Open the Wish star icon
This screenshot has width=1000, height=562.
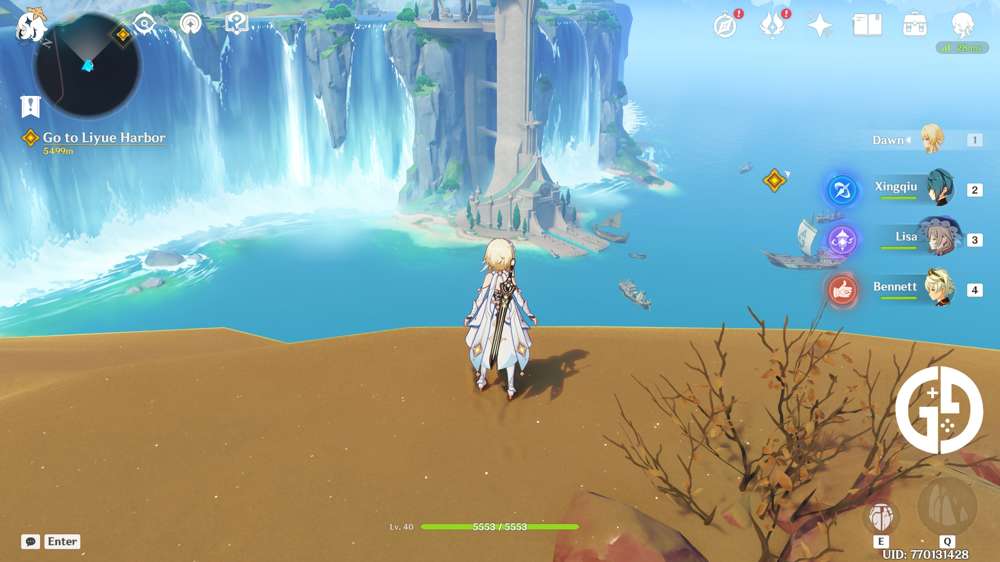point(820,26)
